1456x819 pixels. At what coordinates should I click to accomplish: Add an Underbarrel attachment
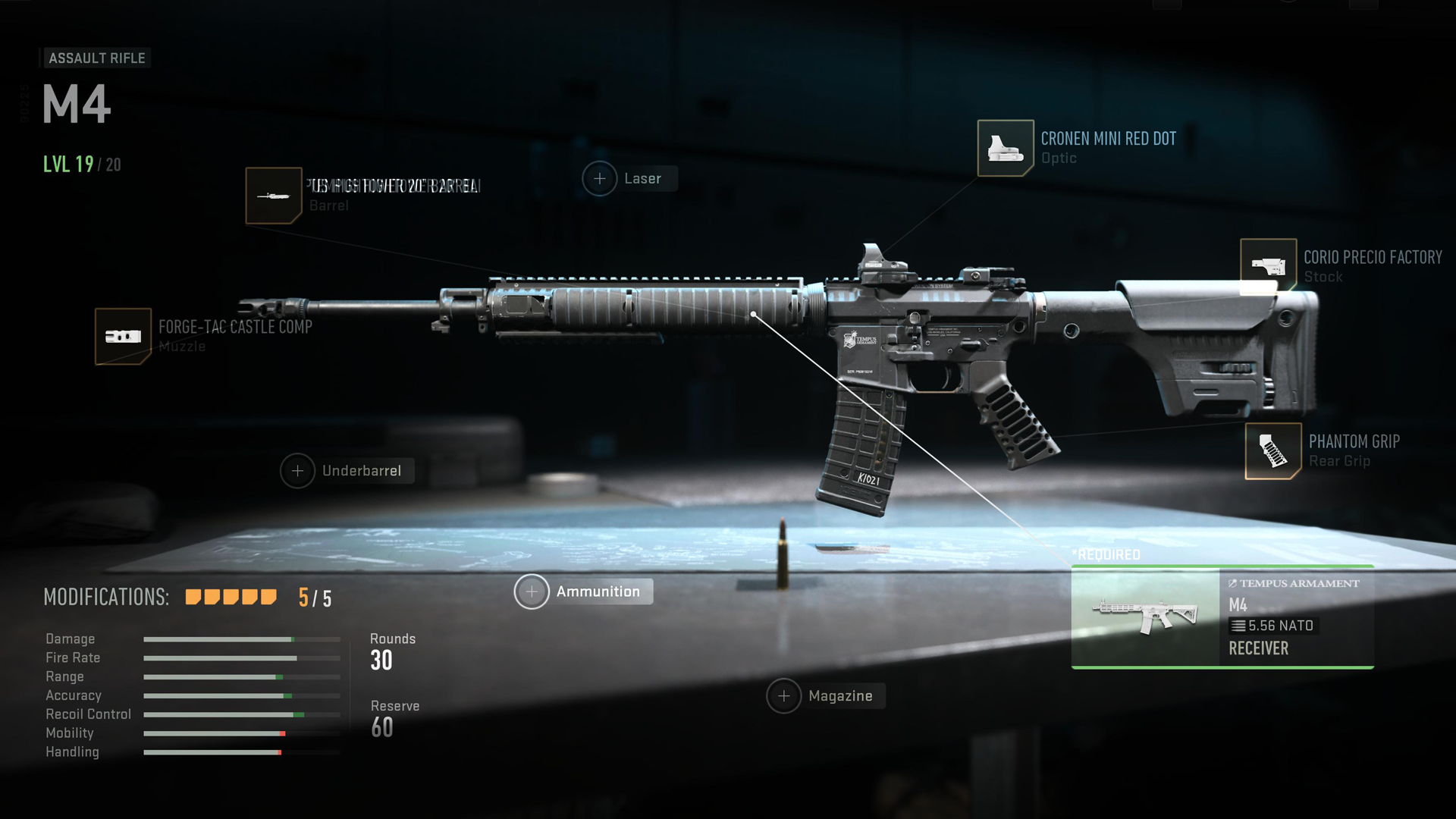coord(298,471)
